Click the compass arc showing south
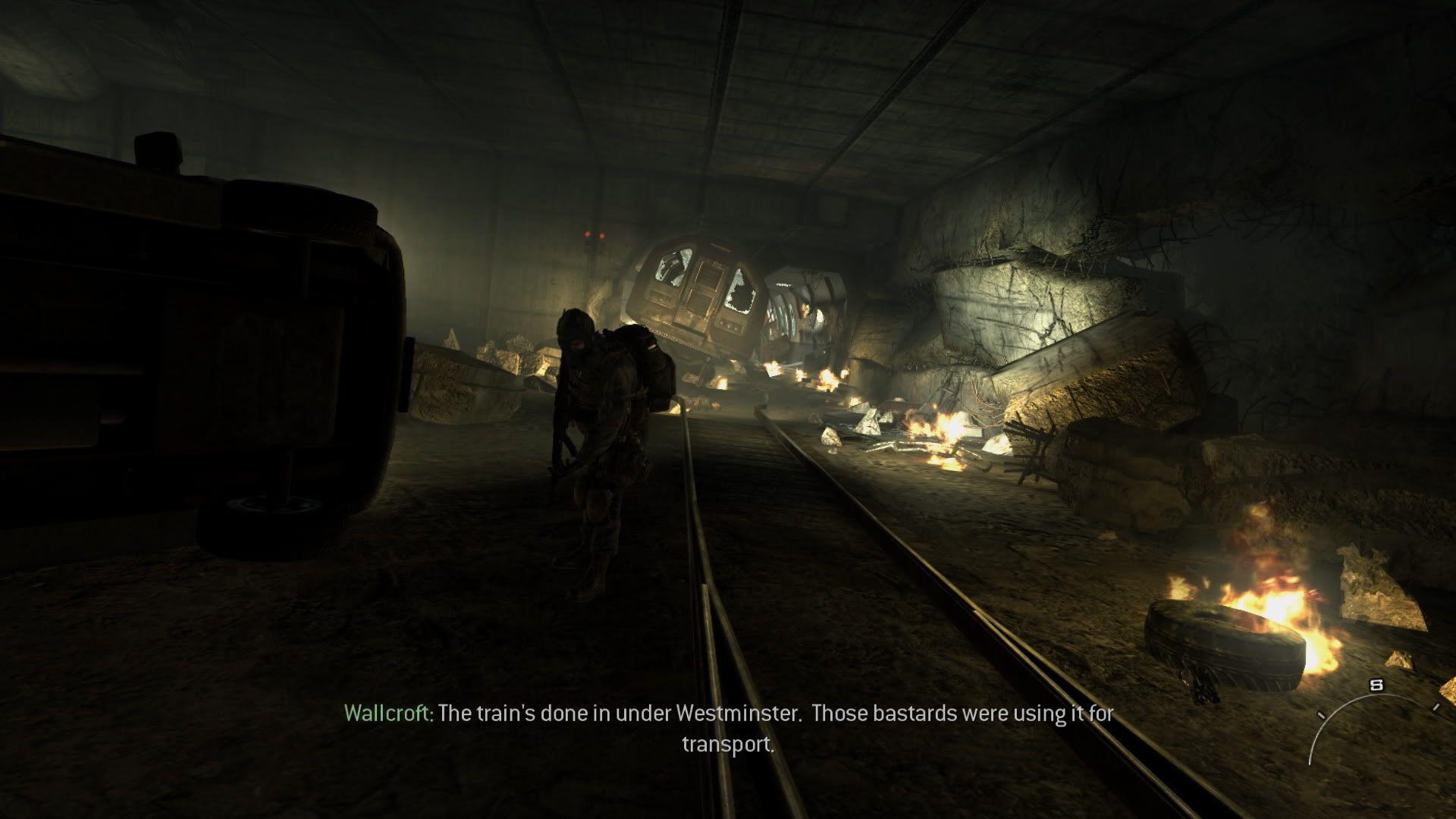 tap(1374, 711)
